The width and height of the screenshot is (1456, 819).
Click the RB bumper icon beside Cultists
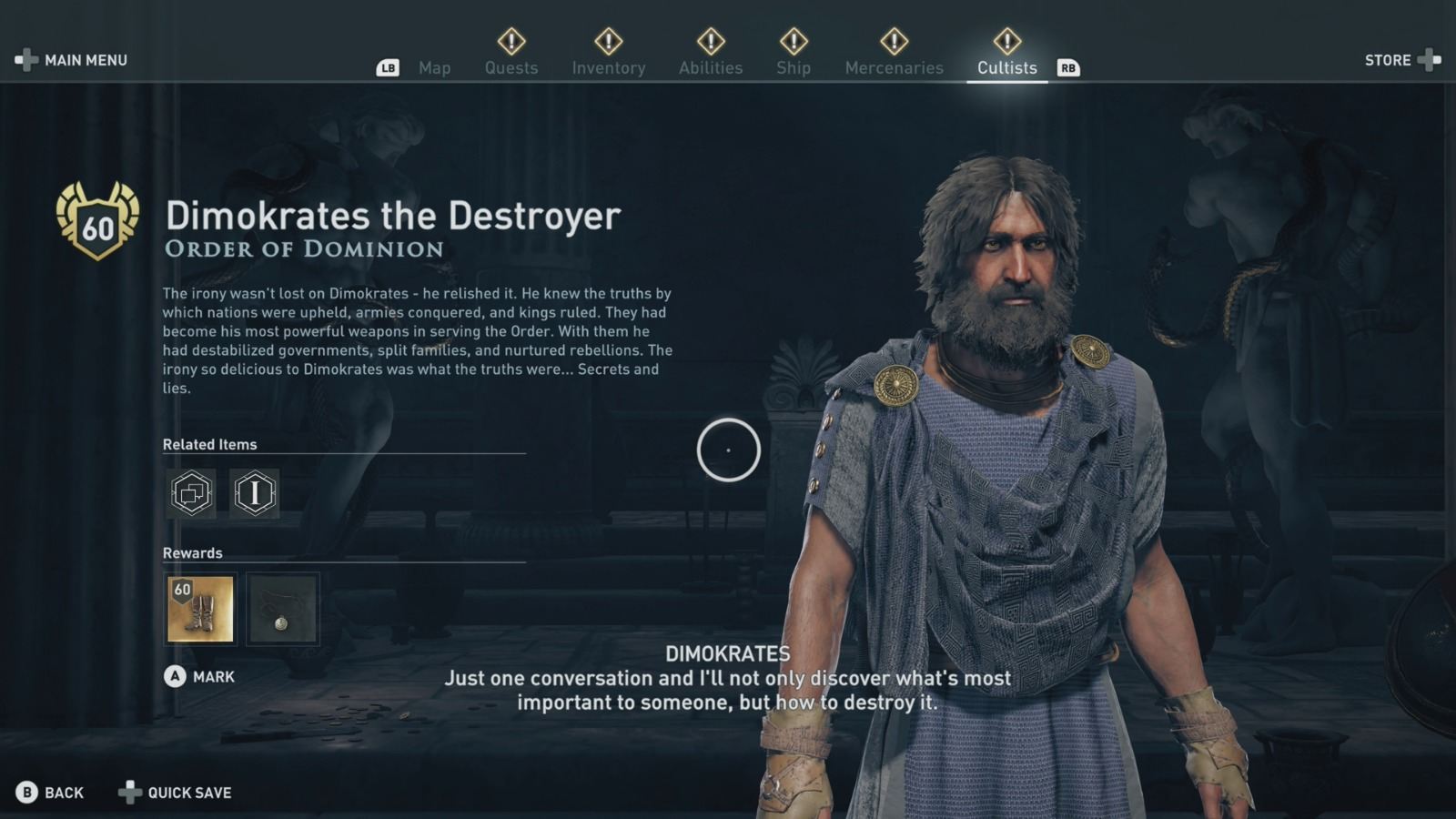1068,67
